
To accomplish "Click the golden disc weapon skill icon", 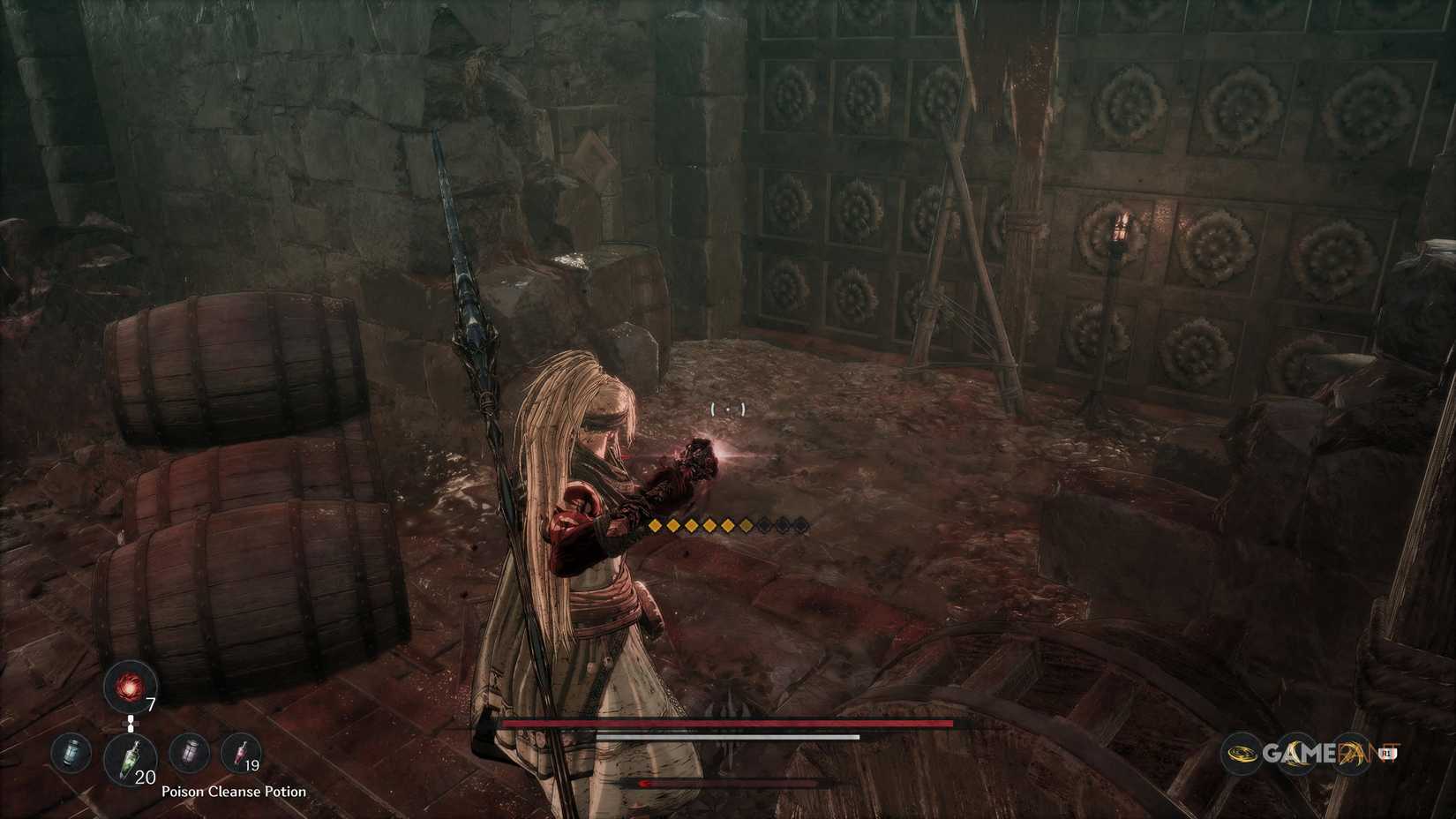I will tap(1242, 753).
